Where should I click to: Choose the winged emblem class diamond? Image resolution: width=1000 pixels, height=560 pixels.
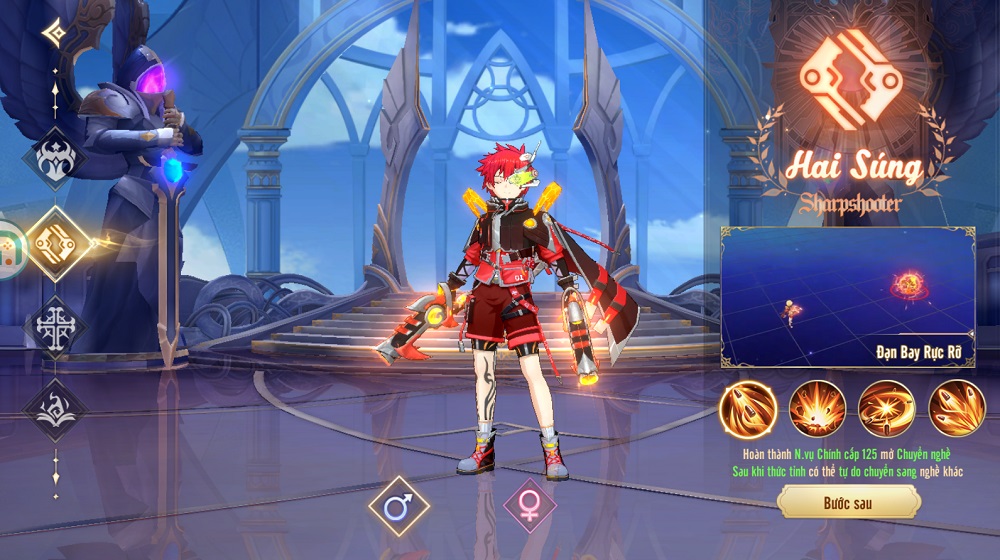54,159
